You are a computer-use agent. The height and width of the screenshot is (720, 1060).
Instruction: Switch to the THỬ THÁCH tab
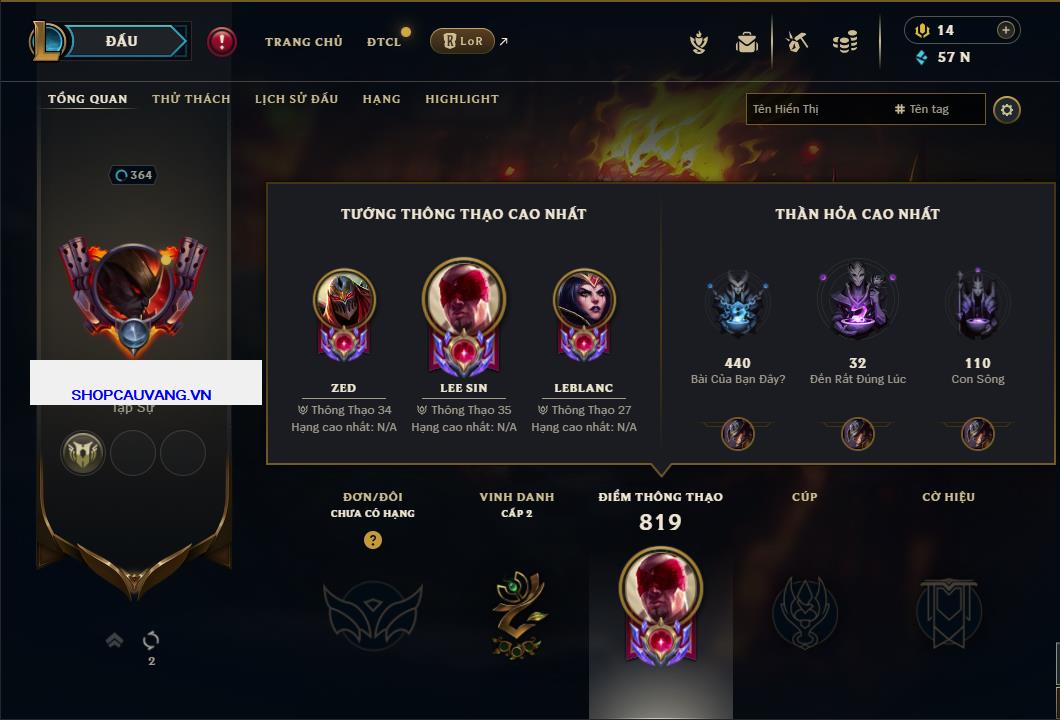pyautogui.click(x=191, y=99)
